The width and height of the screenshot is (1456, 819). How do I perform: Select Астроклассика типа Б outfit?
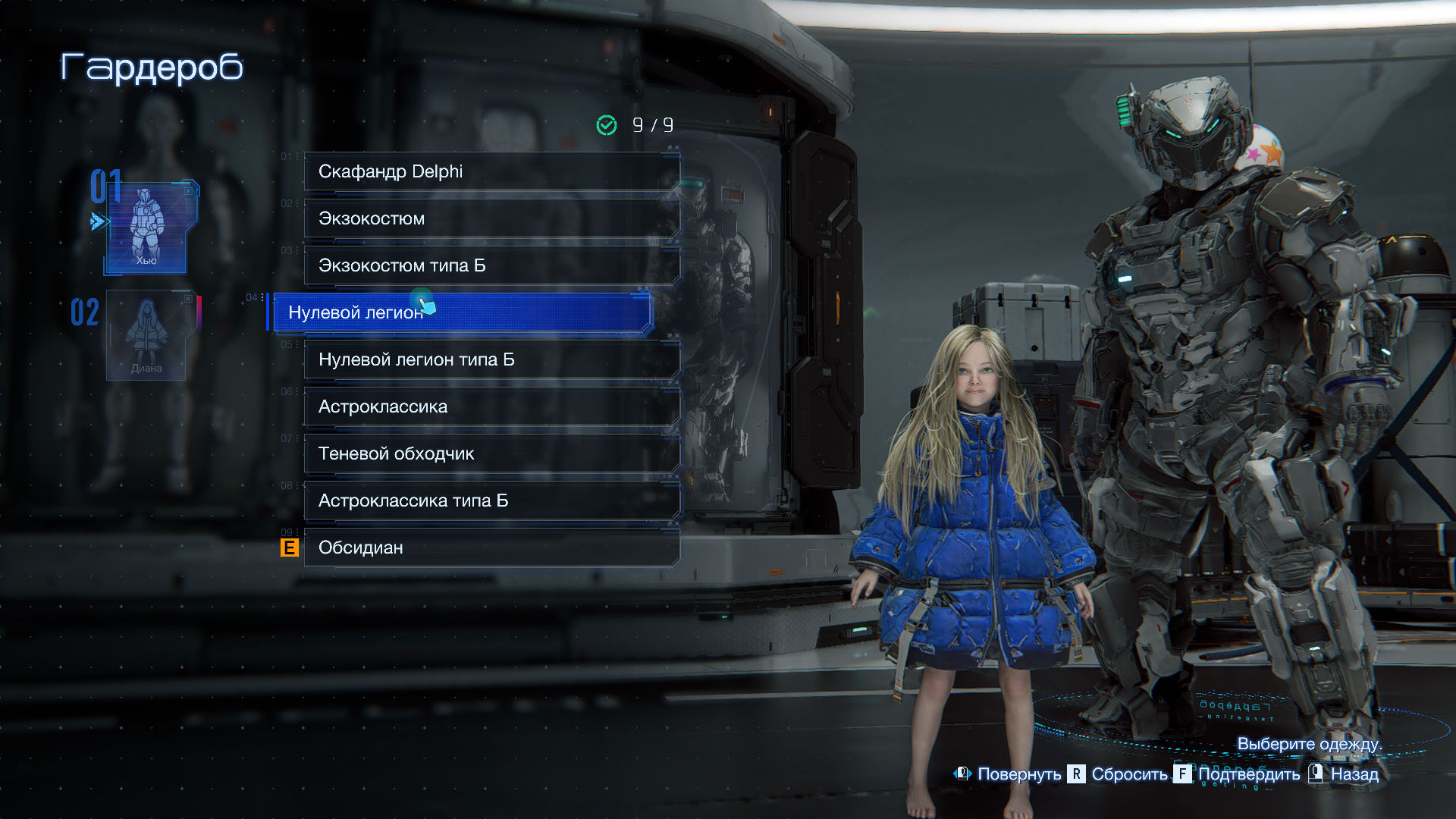click(x=491, y=500)
